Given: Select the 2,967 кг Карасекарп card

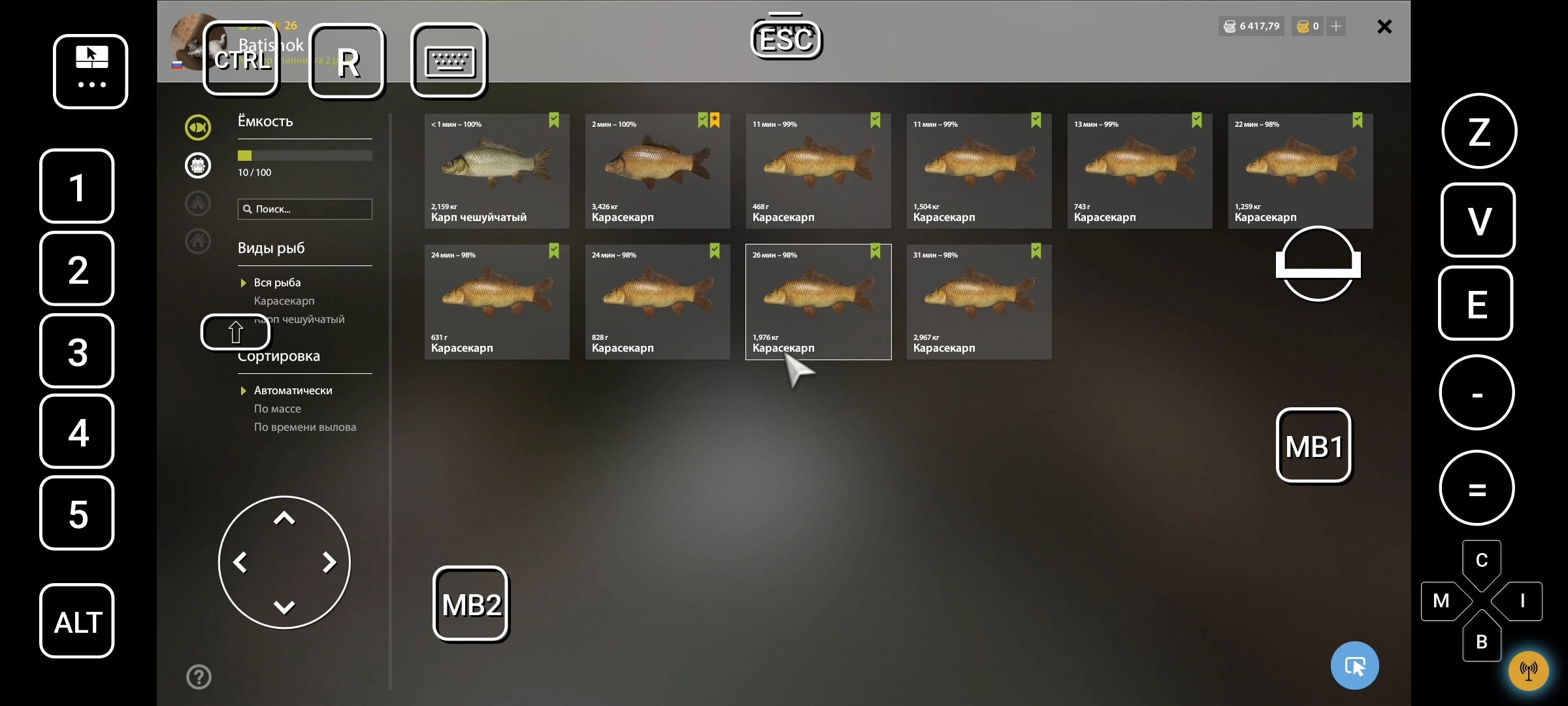Looking at the screenshot, I should pos(979,302).
